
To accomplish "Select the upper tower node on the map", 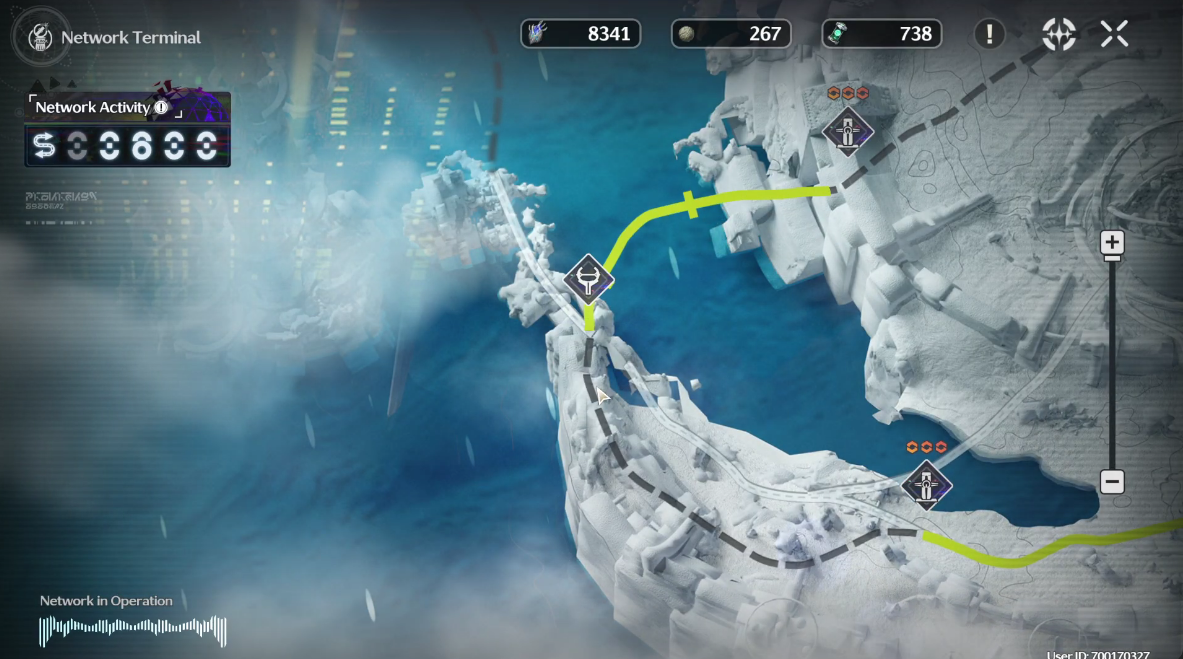I will tap(848, 132).
